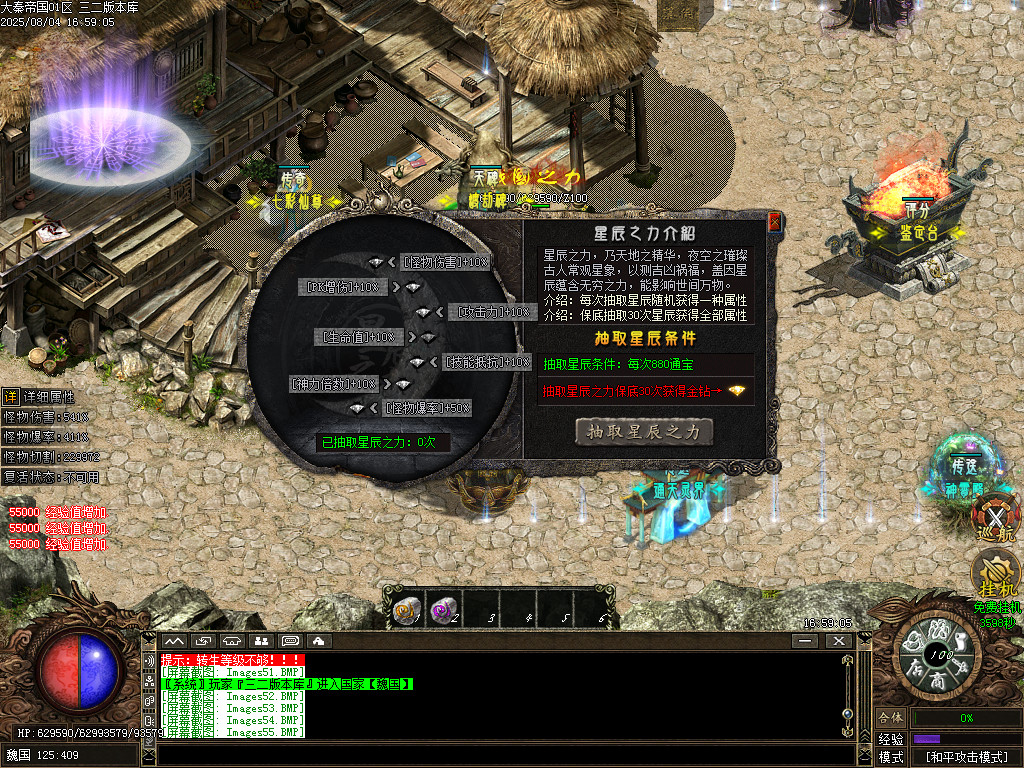This screenshot has width=1024, height=768.
Task: Close the chat window
Action: tap(837, 640)
